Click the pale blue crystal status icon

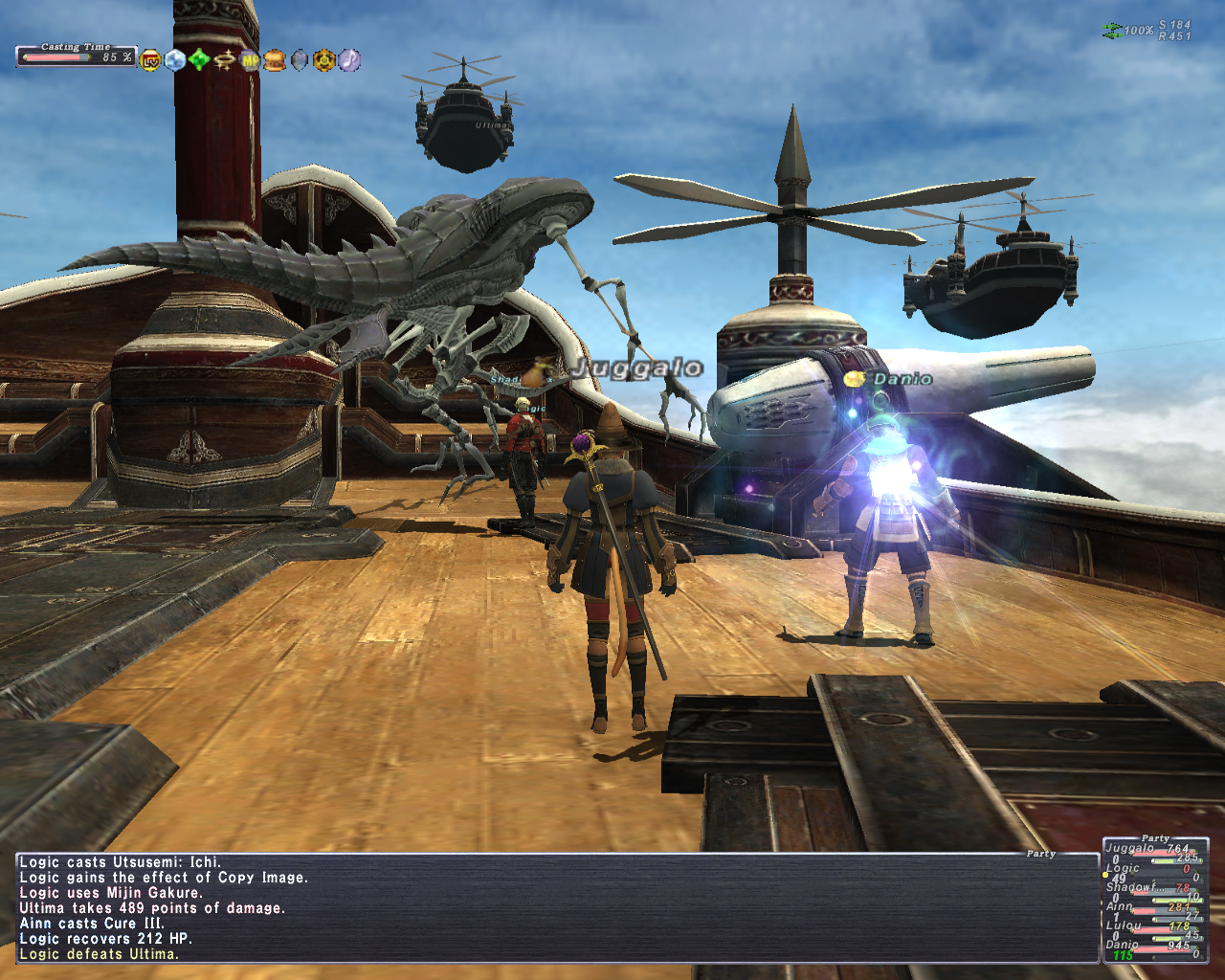click(175, 61)
